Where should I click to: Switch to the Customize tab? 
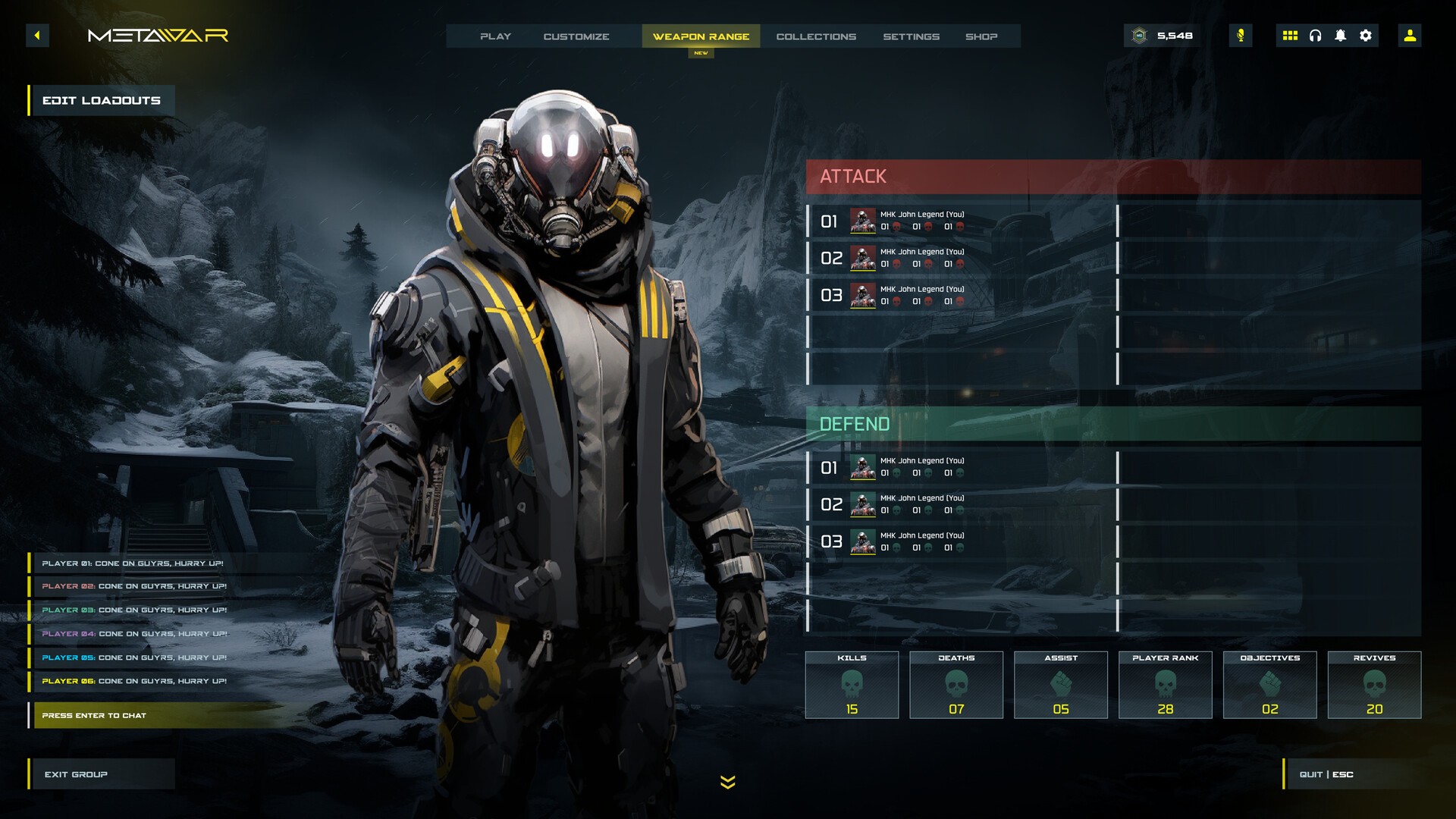click(x=576, y=36)
